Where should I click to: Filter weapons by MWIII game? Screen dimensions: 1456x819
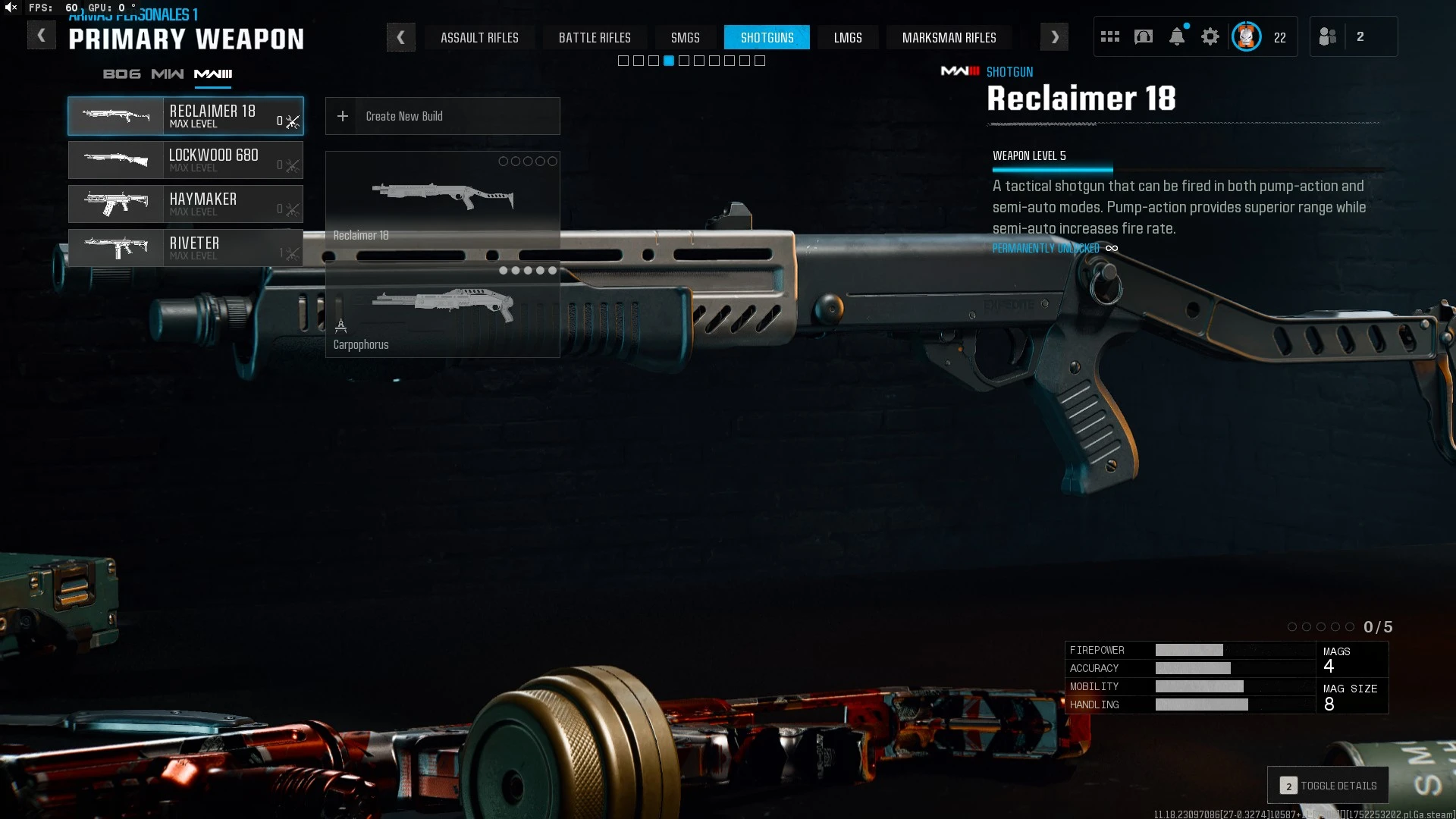[213, 74]
